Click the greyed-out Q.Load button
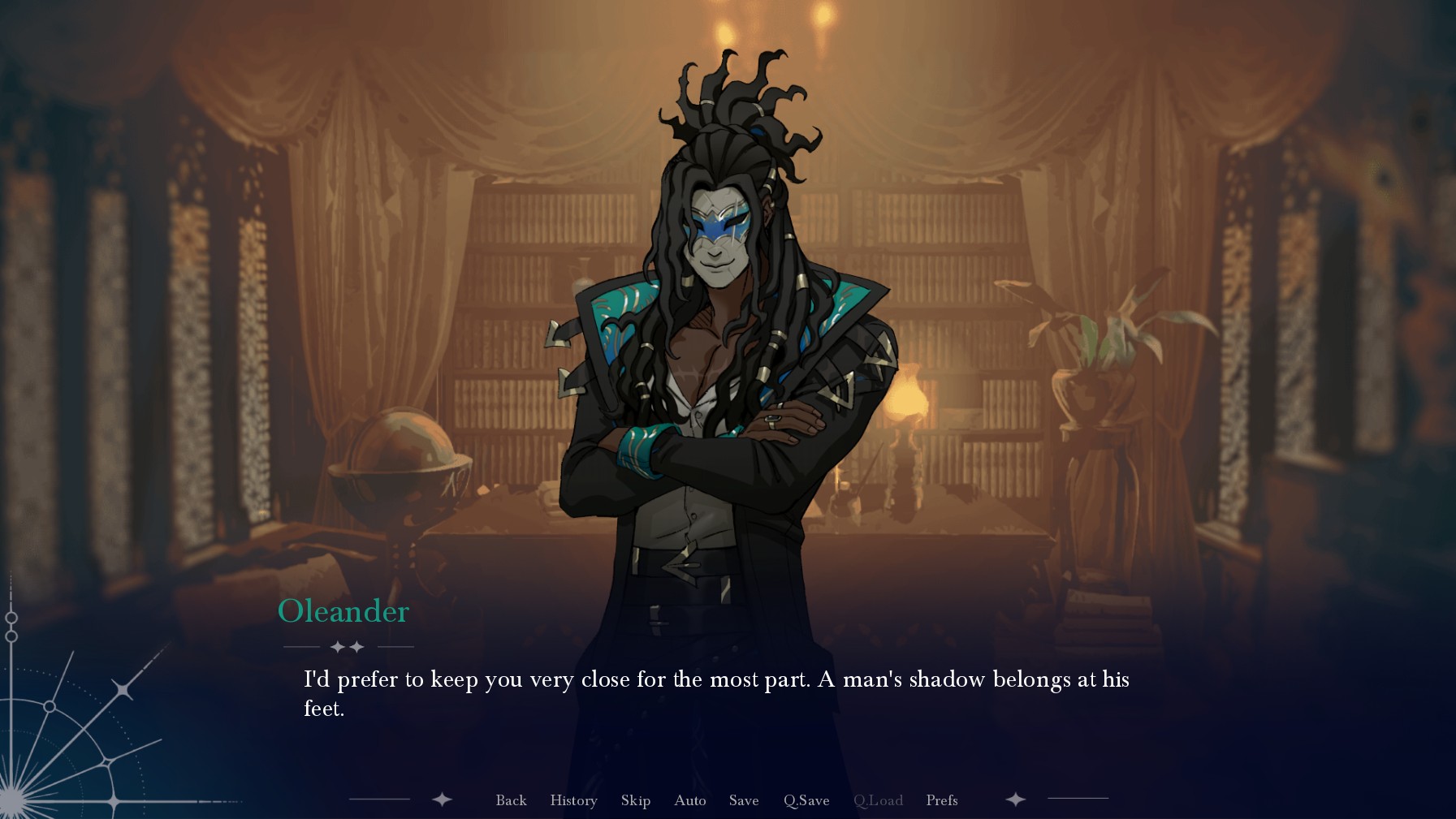The height and width of the screenshot is (819, 1456). tap(878, 800)
